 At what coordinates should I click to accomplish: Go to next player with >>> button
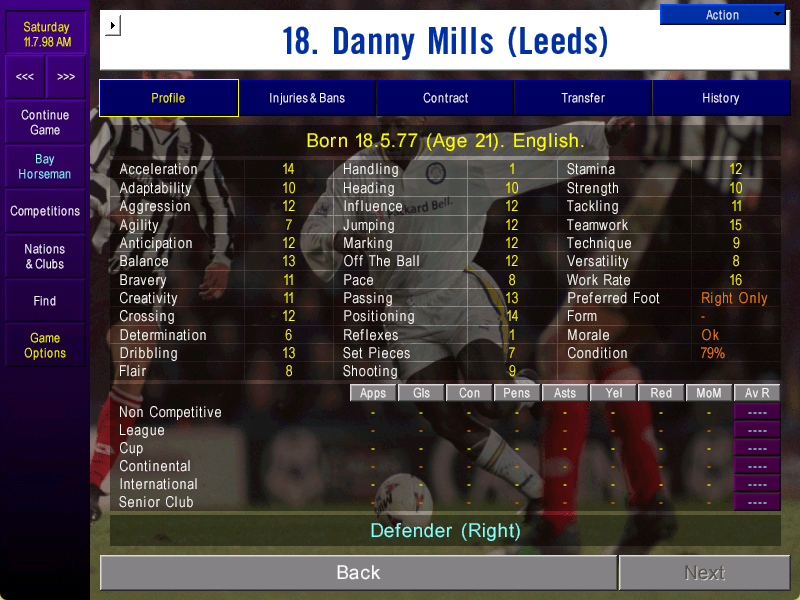coord(66,76)
